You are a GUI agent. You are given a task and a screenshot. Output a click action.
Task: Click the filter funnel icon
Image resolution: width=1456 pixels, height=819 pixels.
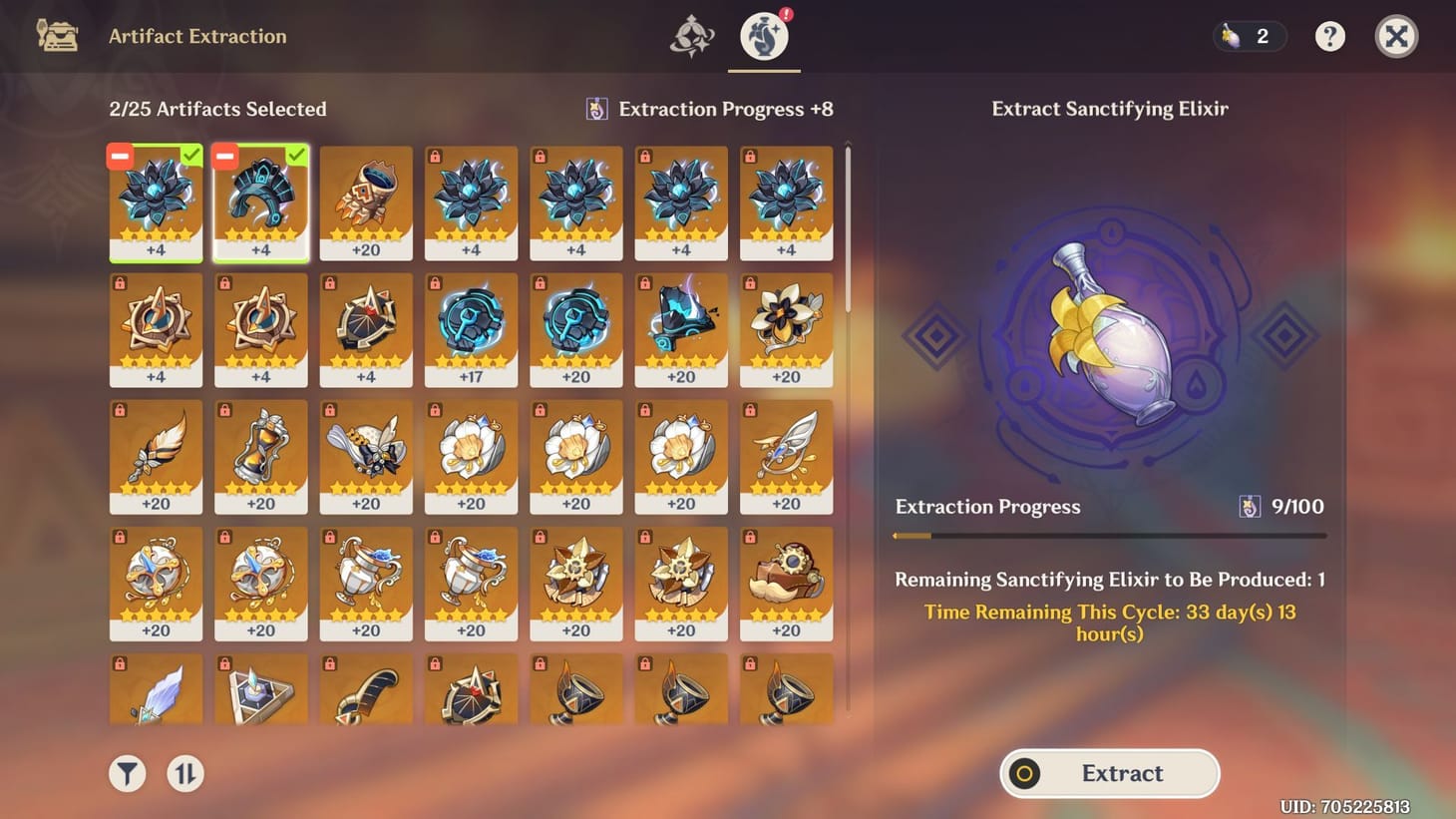tap(126, 773)
